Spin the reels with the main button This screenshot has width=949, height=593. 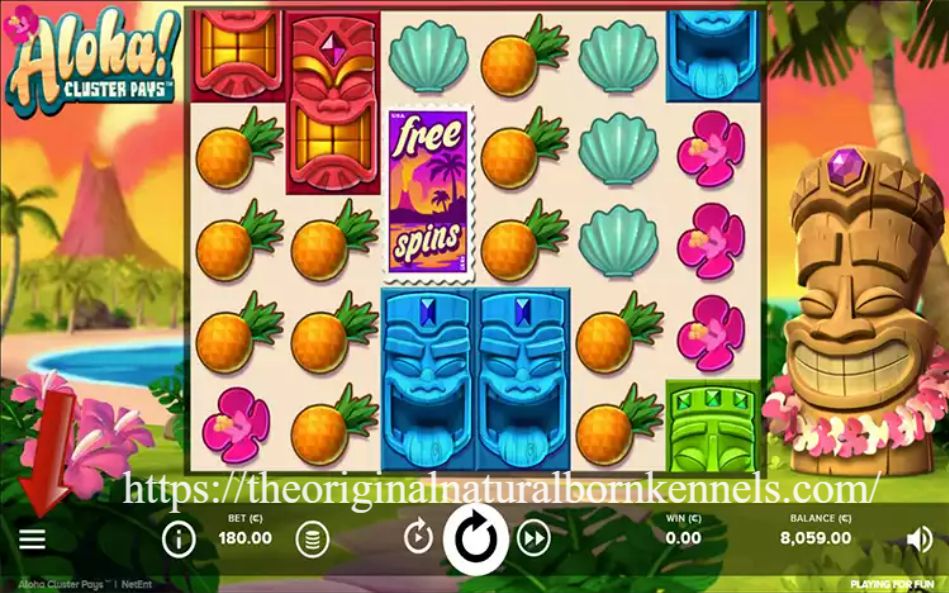475,539
